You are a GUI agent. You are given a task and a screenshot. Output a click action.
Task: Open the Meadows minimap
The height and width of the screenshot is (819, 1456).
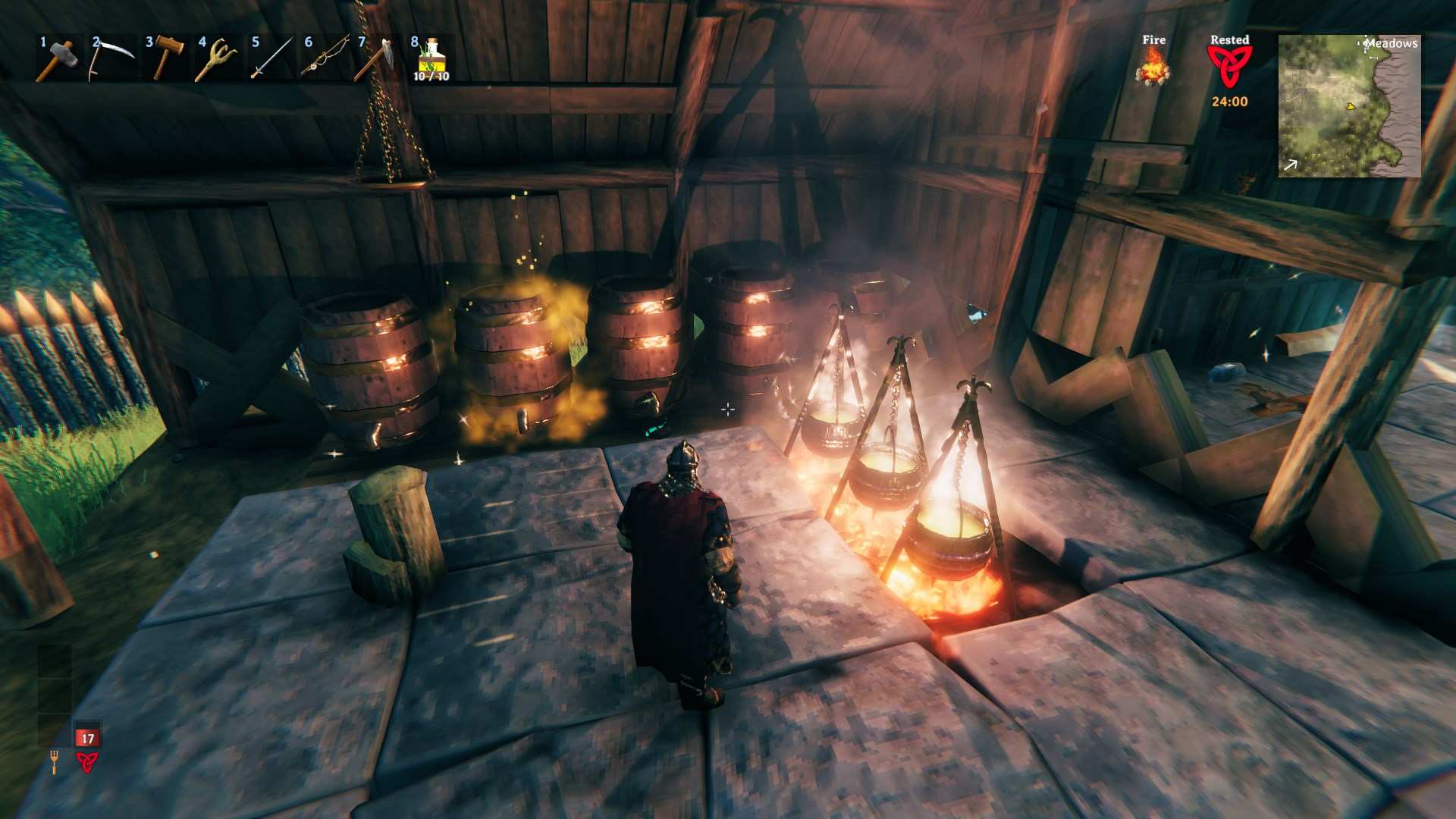point(1349,106)
